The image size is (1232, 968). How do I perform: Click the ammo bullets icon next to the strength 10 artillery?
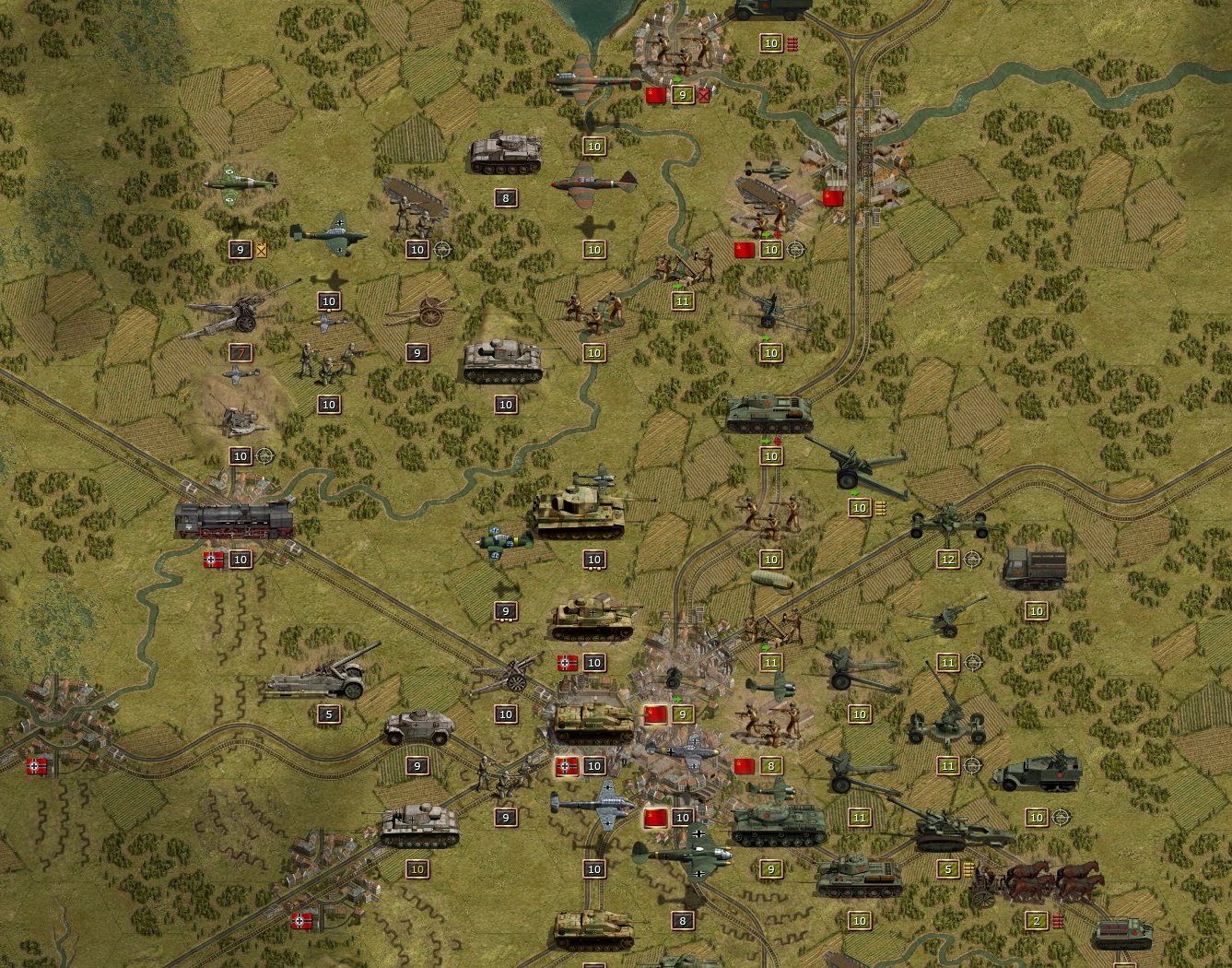[x=881, y=506]
